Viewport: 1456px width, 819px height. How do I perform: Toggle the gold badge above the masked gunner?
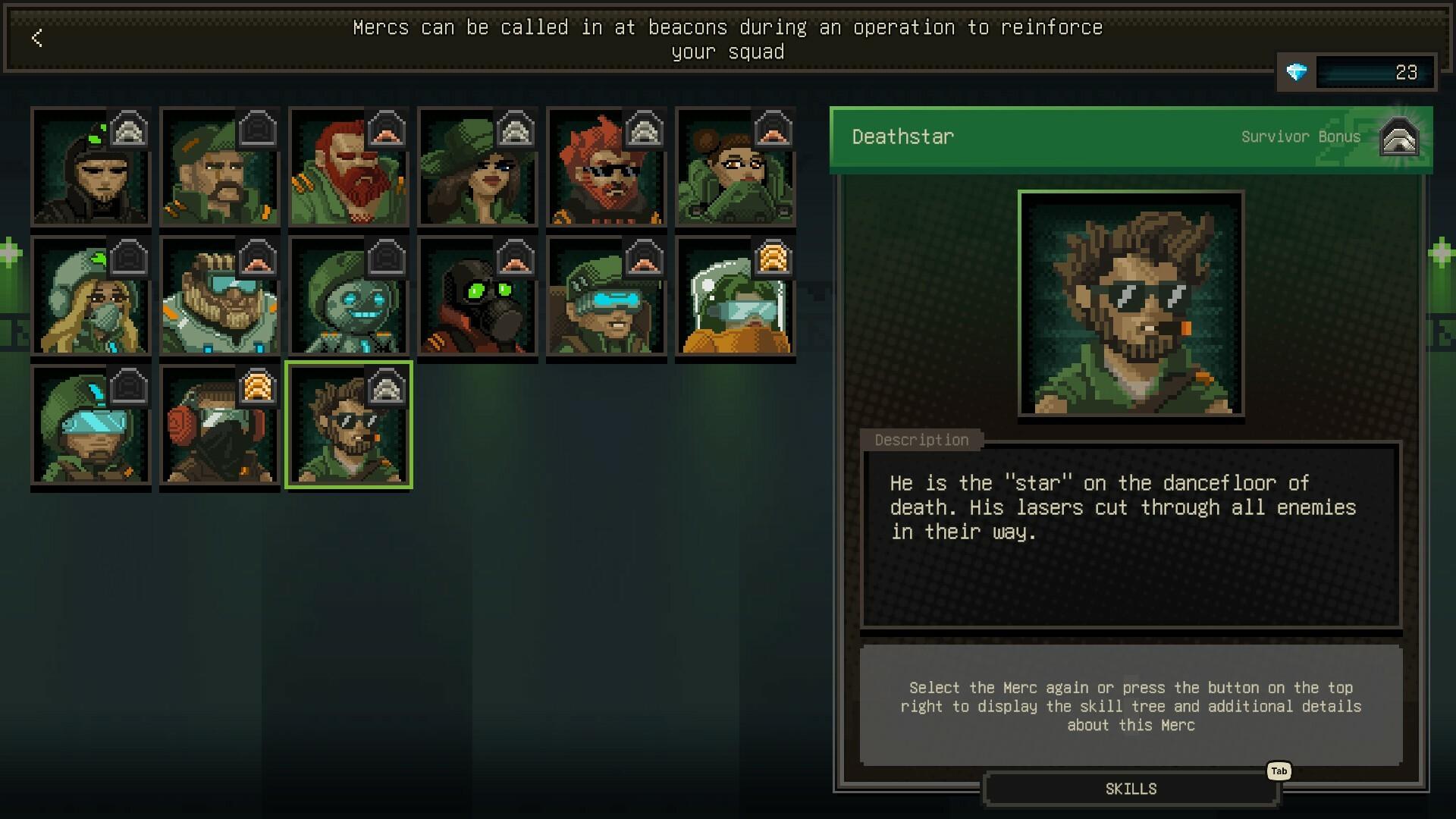(258, 387)
